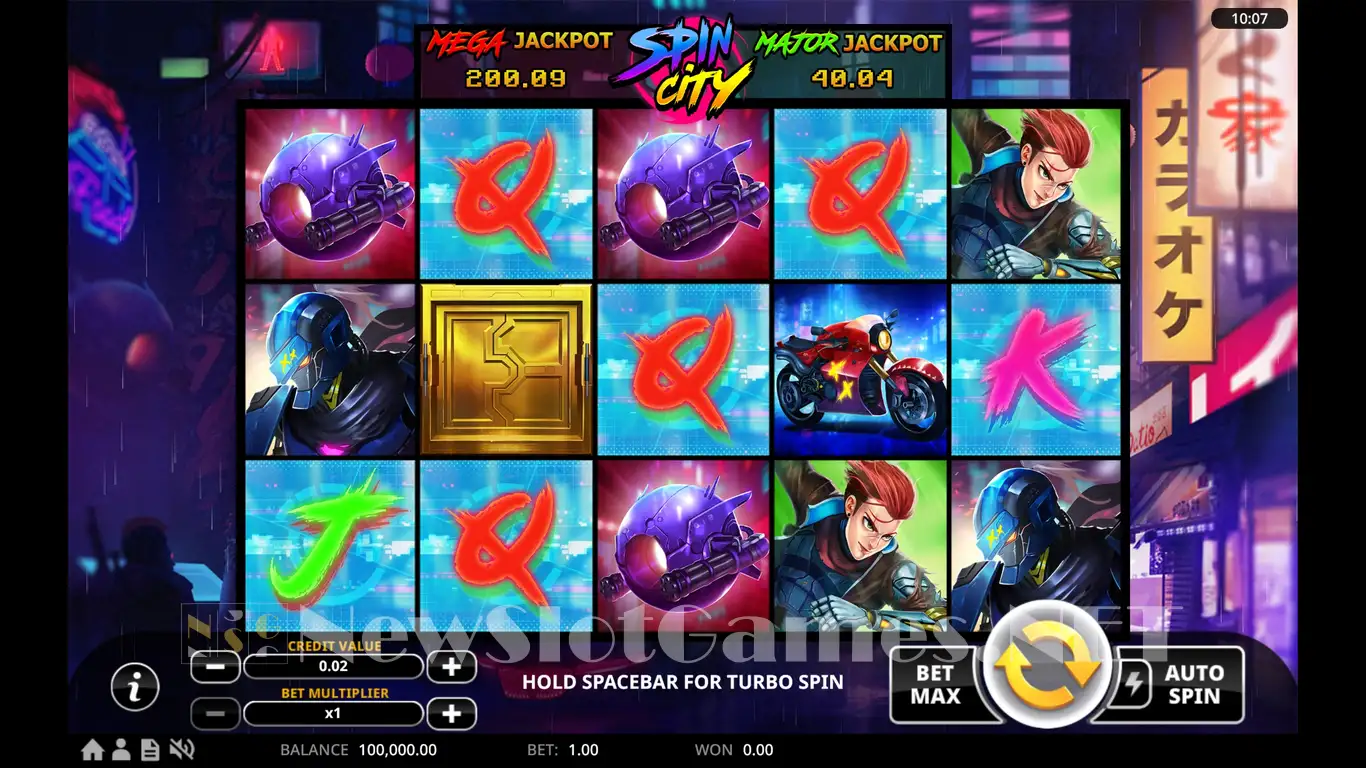Click the BET MAX button

(x=935, y=685)
